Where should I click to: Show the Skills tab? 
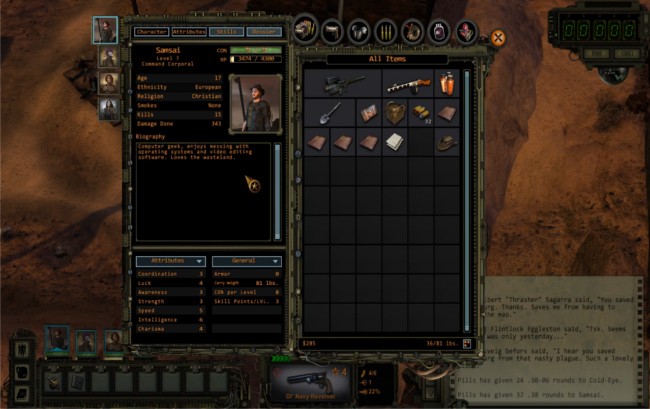[226, 32]
